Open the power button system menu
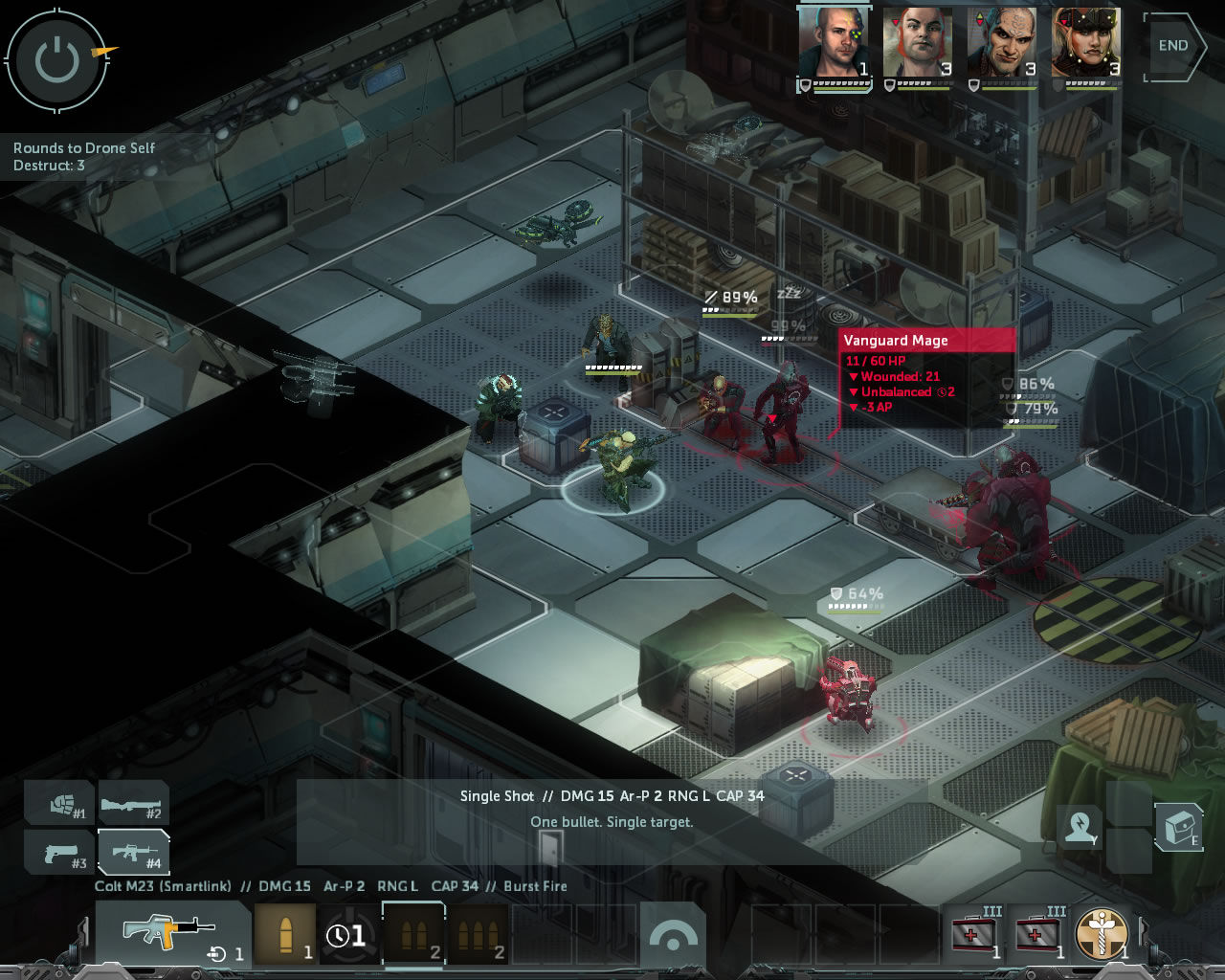 tap(56, 61)
